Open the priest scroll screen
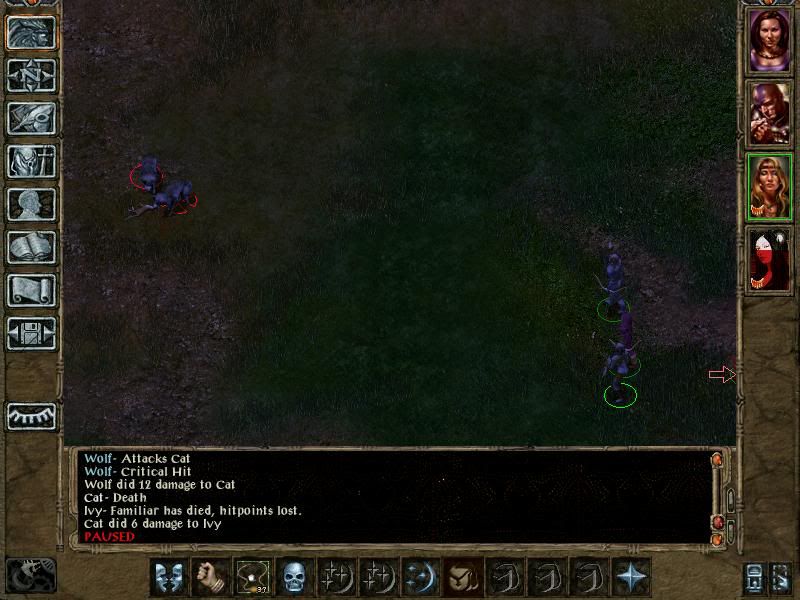Image resolution: width=800 pixels, height=600 pixels. (31, 290)
